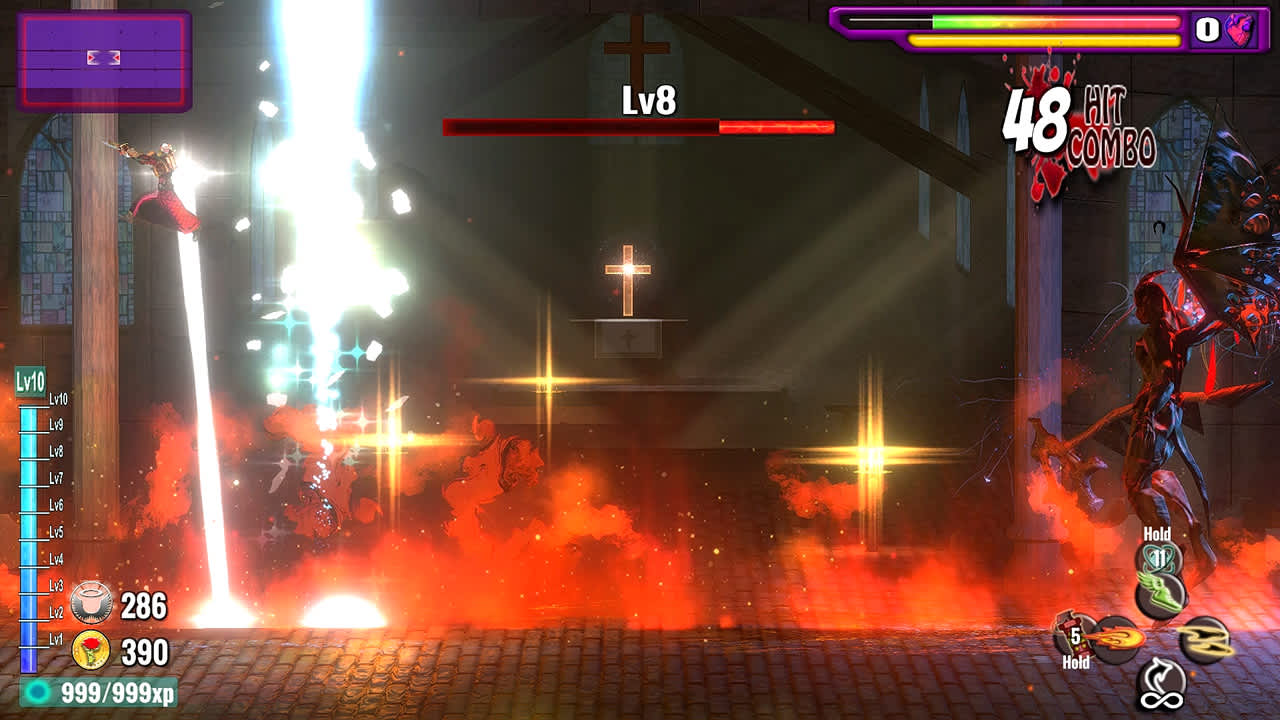
Task: Click the teal orb icon on the XP bar
Action: click(x=38, y=689)
